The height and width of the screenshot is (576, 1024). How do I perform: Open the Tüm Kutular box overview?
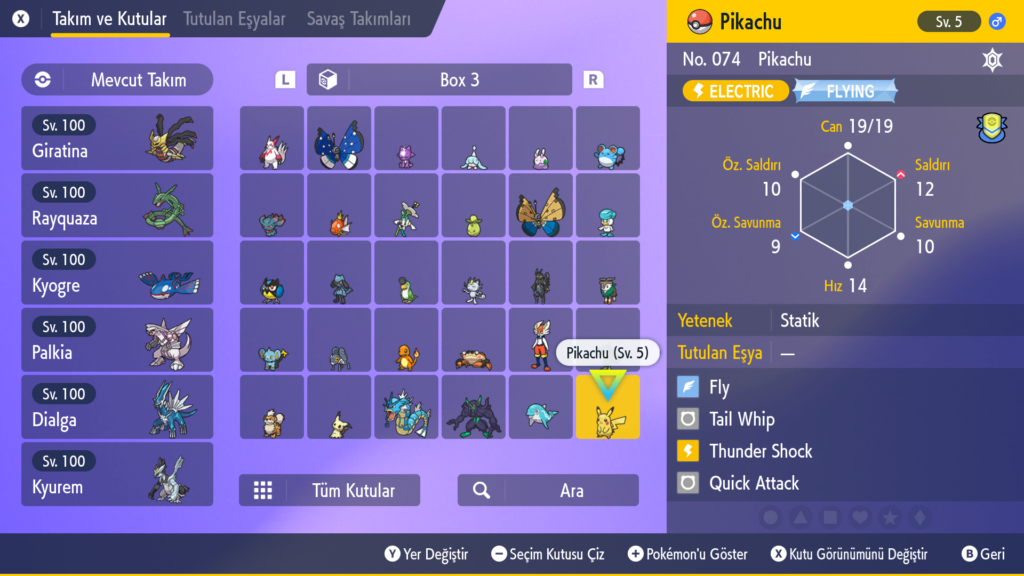pos(329,490)
